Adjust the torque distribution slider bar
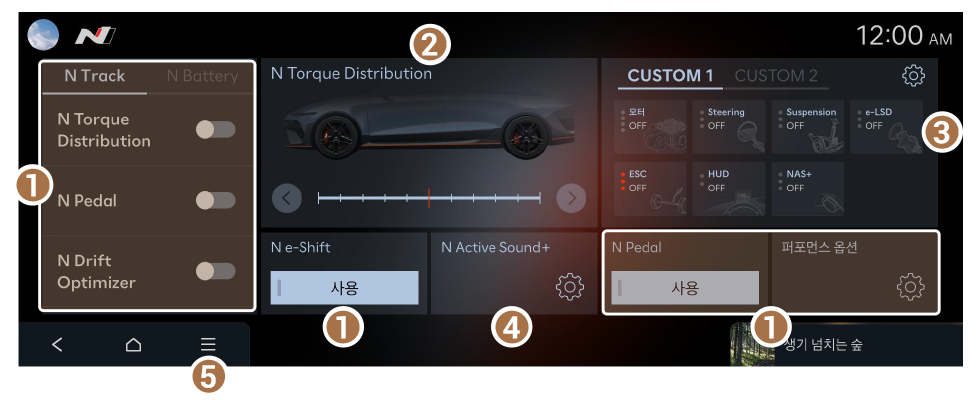 tap(428, 198)
